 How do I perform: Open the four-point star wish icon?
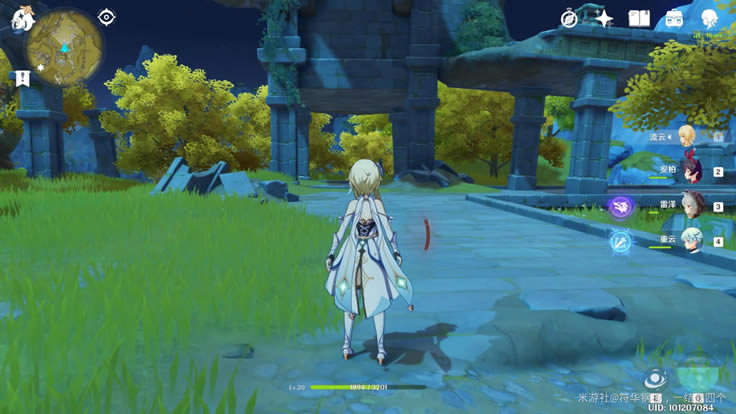click(x=604, y=18)
